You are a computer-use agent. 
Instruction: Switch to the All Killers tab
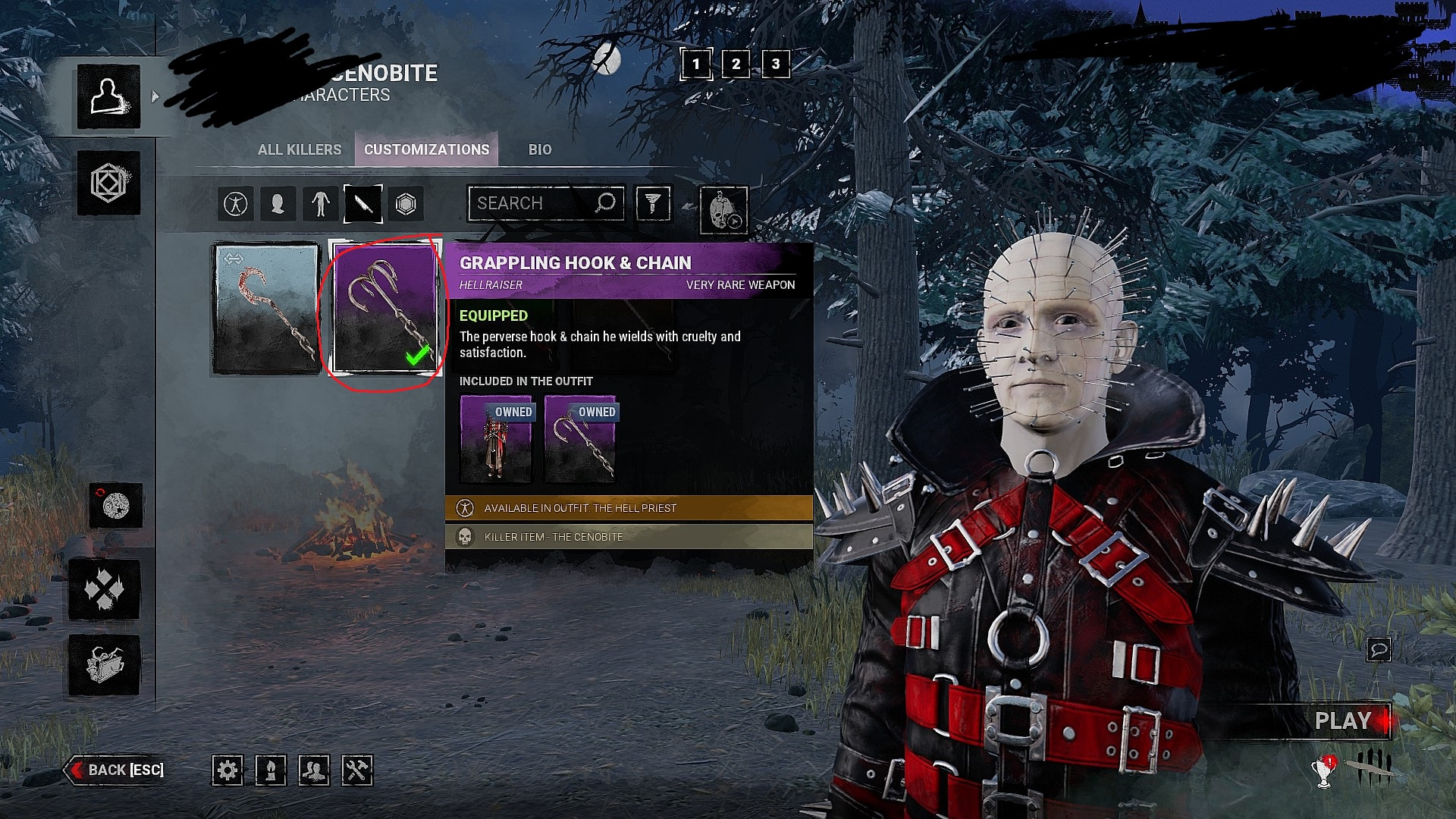[x=300, y=149]
